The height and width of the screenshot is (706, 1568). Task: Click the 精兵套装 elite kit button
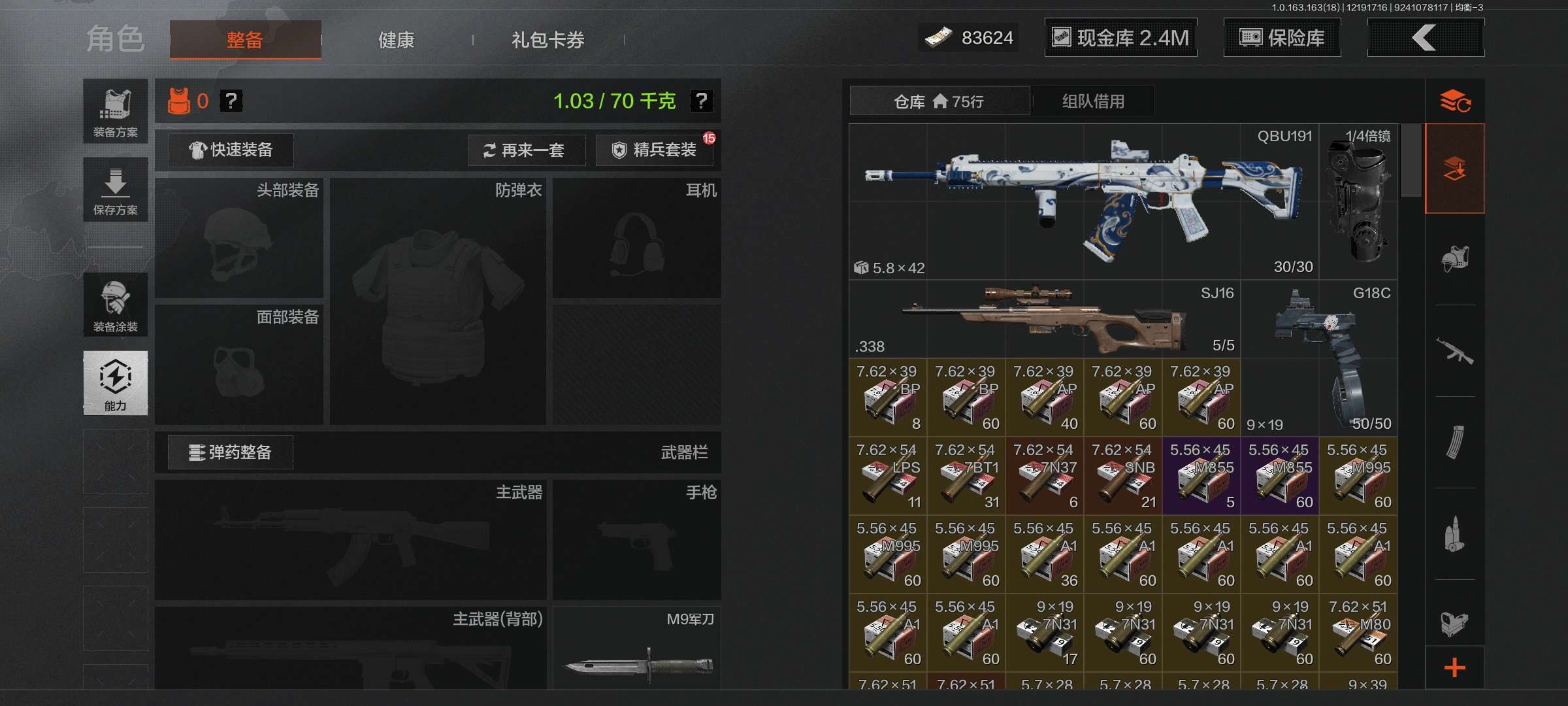(653, 150)
